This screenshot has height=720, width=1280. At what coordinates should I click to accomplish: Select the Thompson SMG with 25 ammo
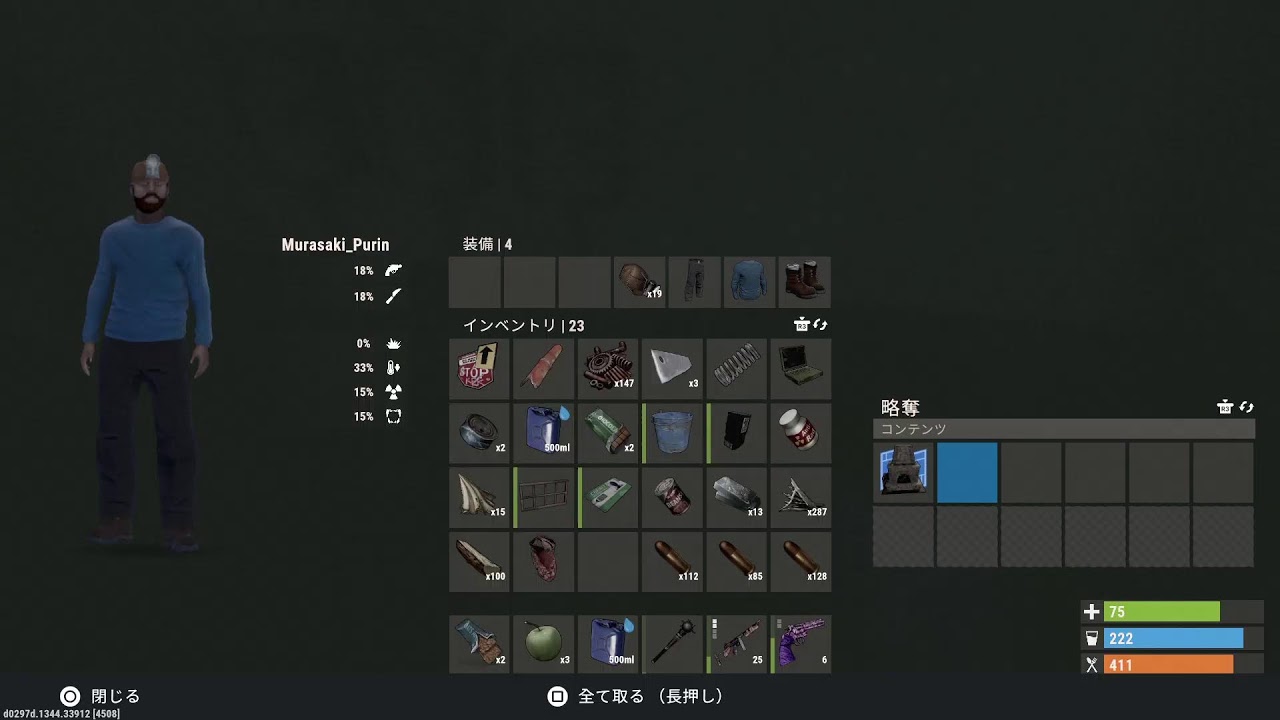point(737,644)
